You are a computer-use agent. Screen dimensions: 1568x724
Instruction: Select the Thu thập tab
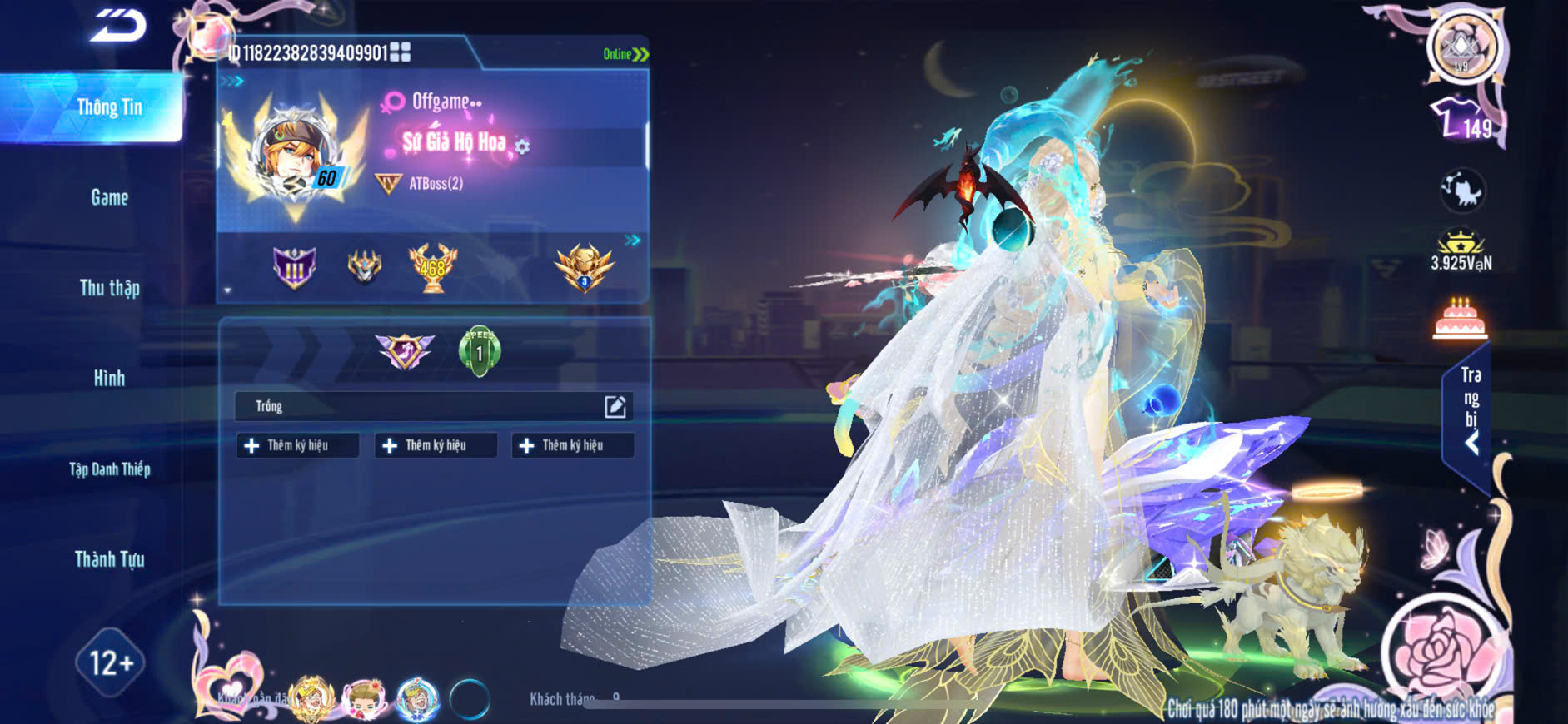tap(109, 288)
